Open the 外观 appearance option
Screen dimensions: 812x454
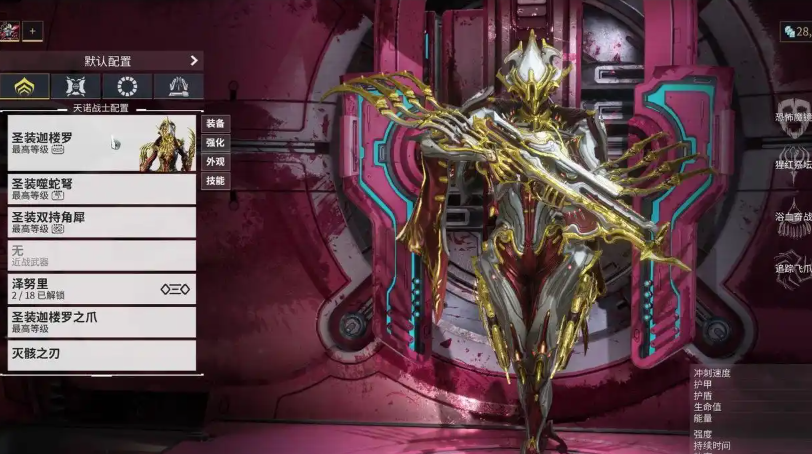(215, 161)
